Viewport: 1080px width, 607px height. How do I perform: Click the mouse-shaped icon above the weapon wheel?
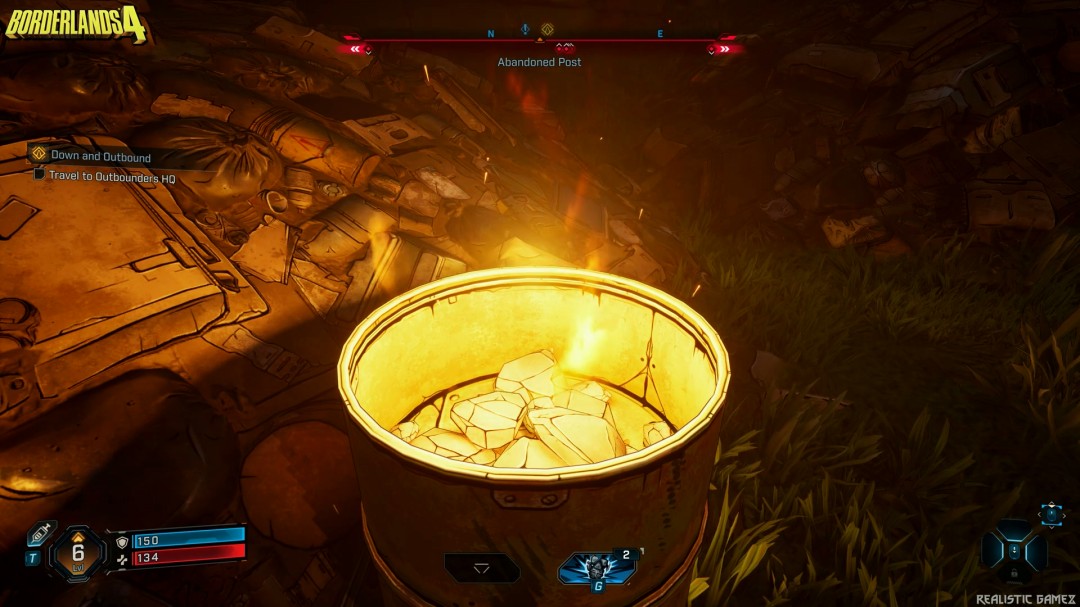[1051, 513]
